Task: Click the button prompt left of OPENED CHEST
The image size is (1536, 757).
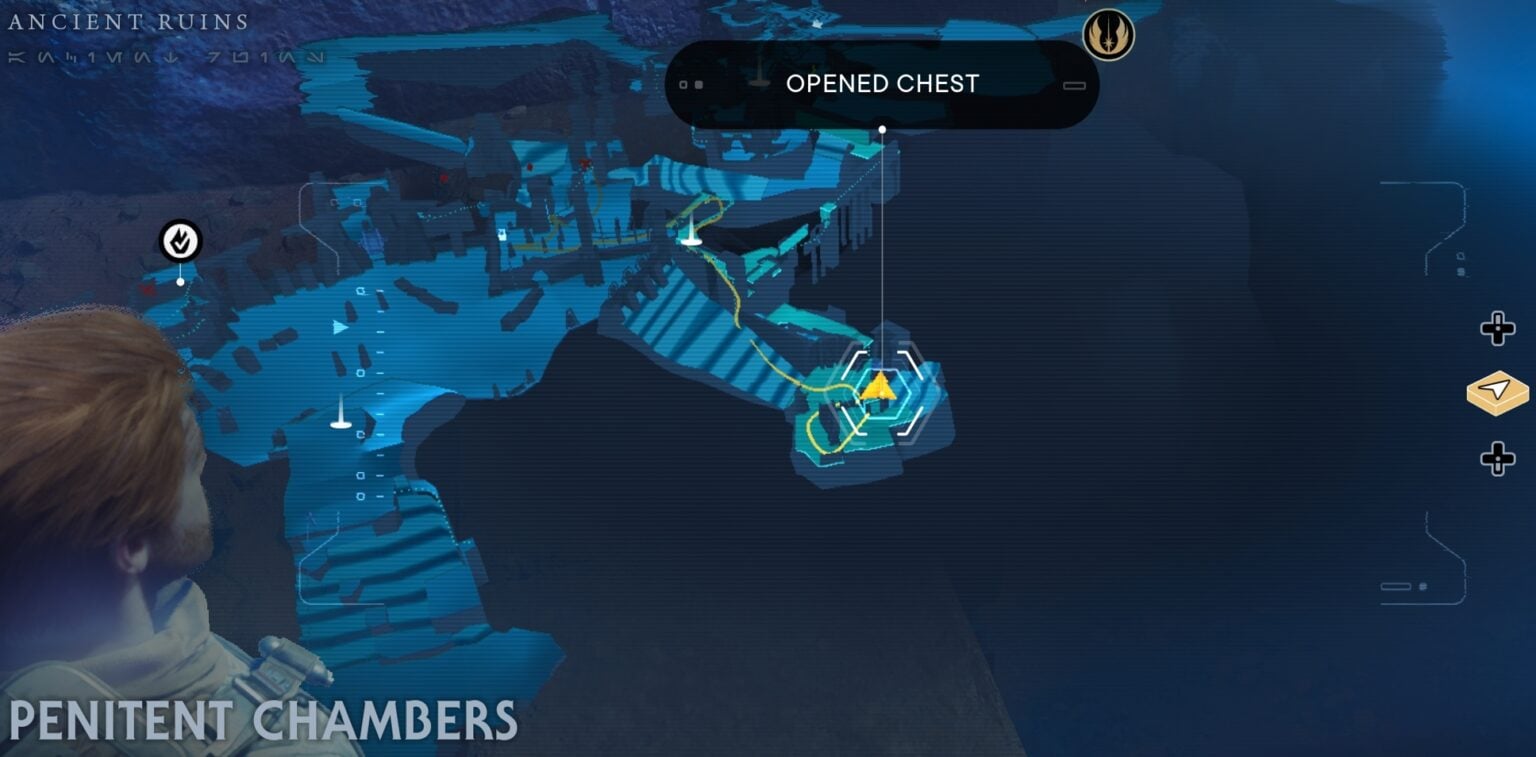Action: [x=690, y=84]
